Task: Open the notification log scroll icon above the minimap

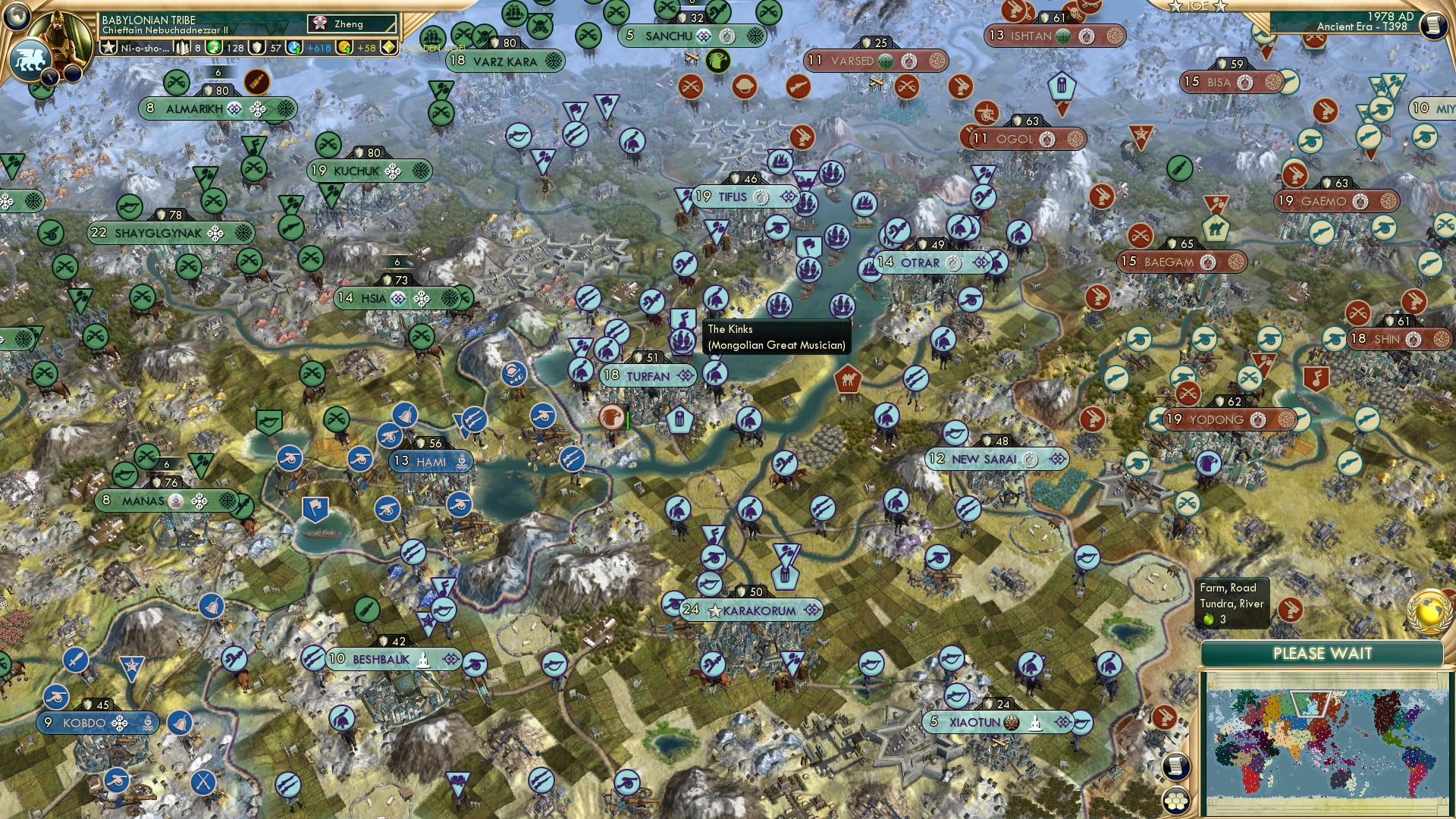Action: point(1175,766)
